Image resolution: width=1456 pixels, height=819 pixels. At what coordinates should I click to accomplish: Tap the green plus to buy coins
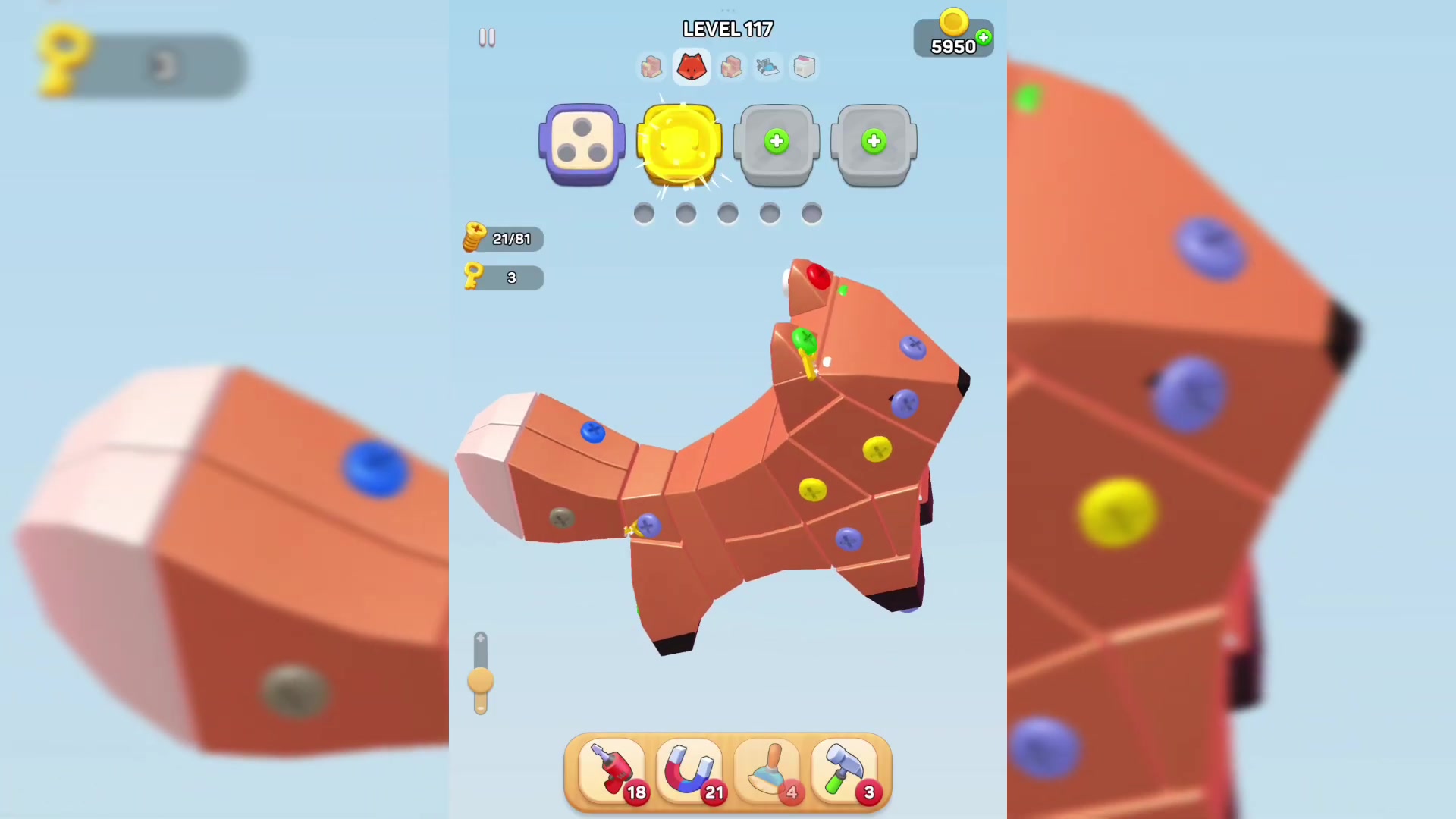click(983, 36)
